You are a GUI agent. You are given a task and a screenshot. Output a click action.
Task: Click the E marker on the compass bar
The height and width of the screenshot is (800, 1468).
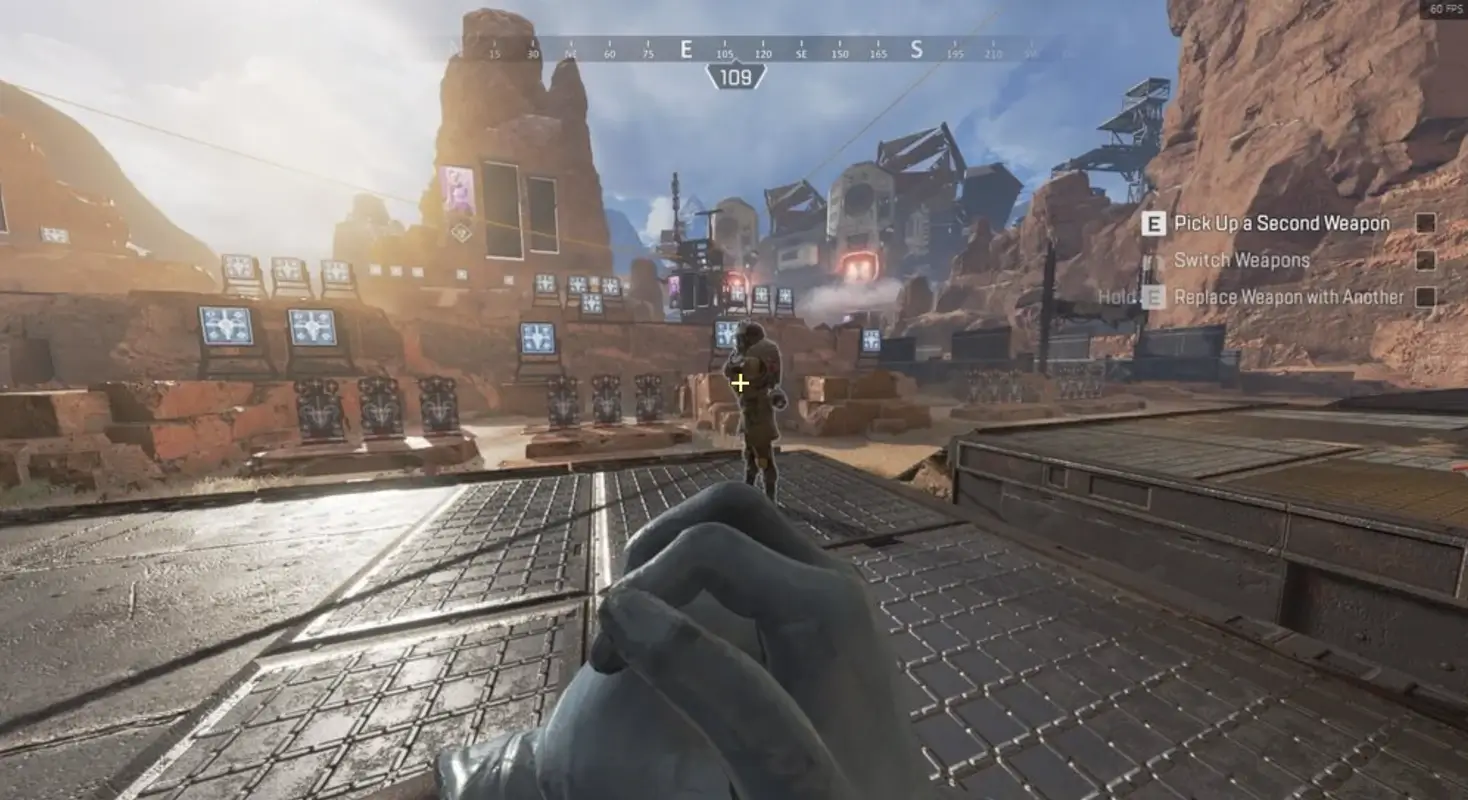(x=685, y=48)
